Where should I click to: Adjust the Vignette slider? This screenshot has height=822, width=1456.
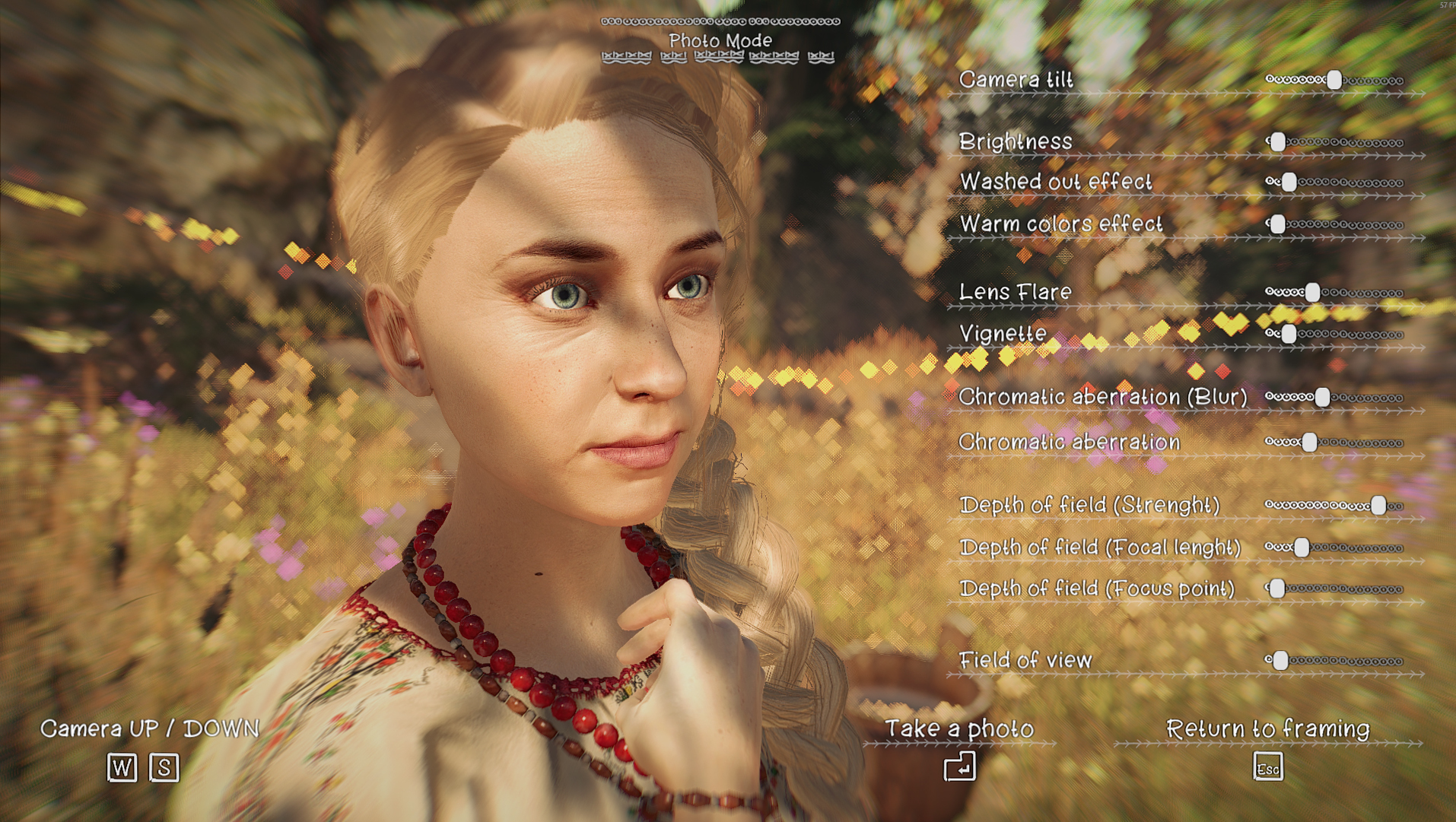tap(1288, 335)
